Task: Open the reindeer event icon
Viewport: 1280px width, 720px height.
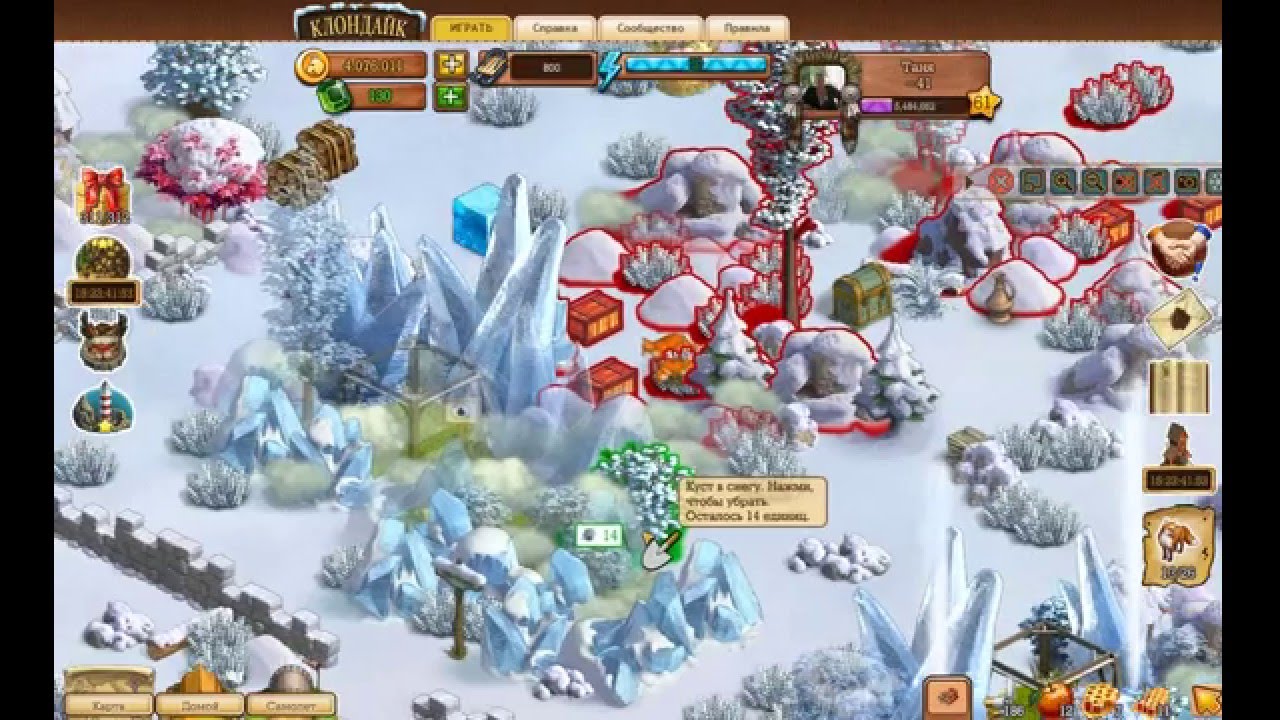Action: (102, 337)
